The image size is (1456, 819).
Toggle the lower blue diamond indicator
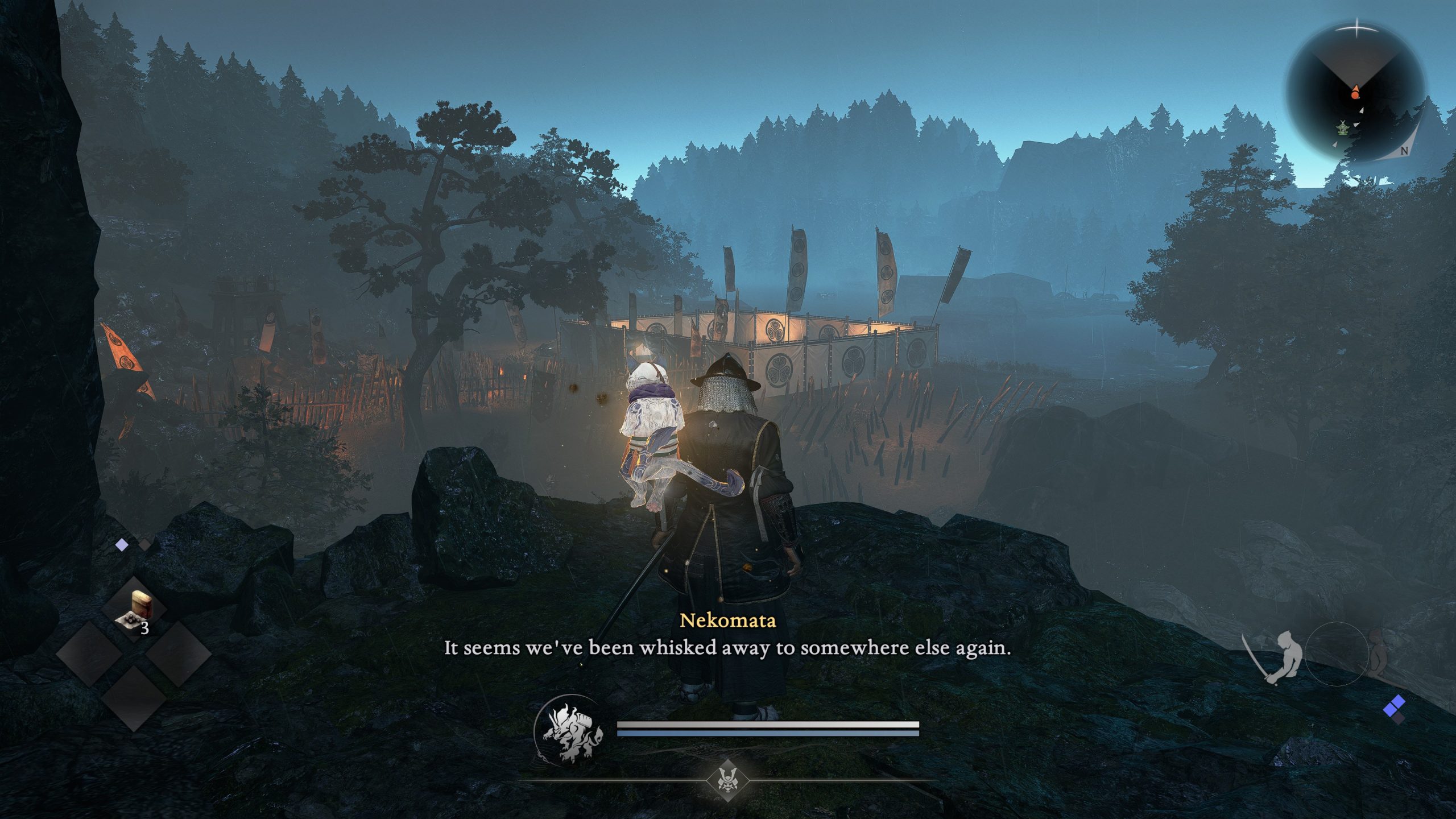(x=1391, y=710)
